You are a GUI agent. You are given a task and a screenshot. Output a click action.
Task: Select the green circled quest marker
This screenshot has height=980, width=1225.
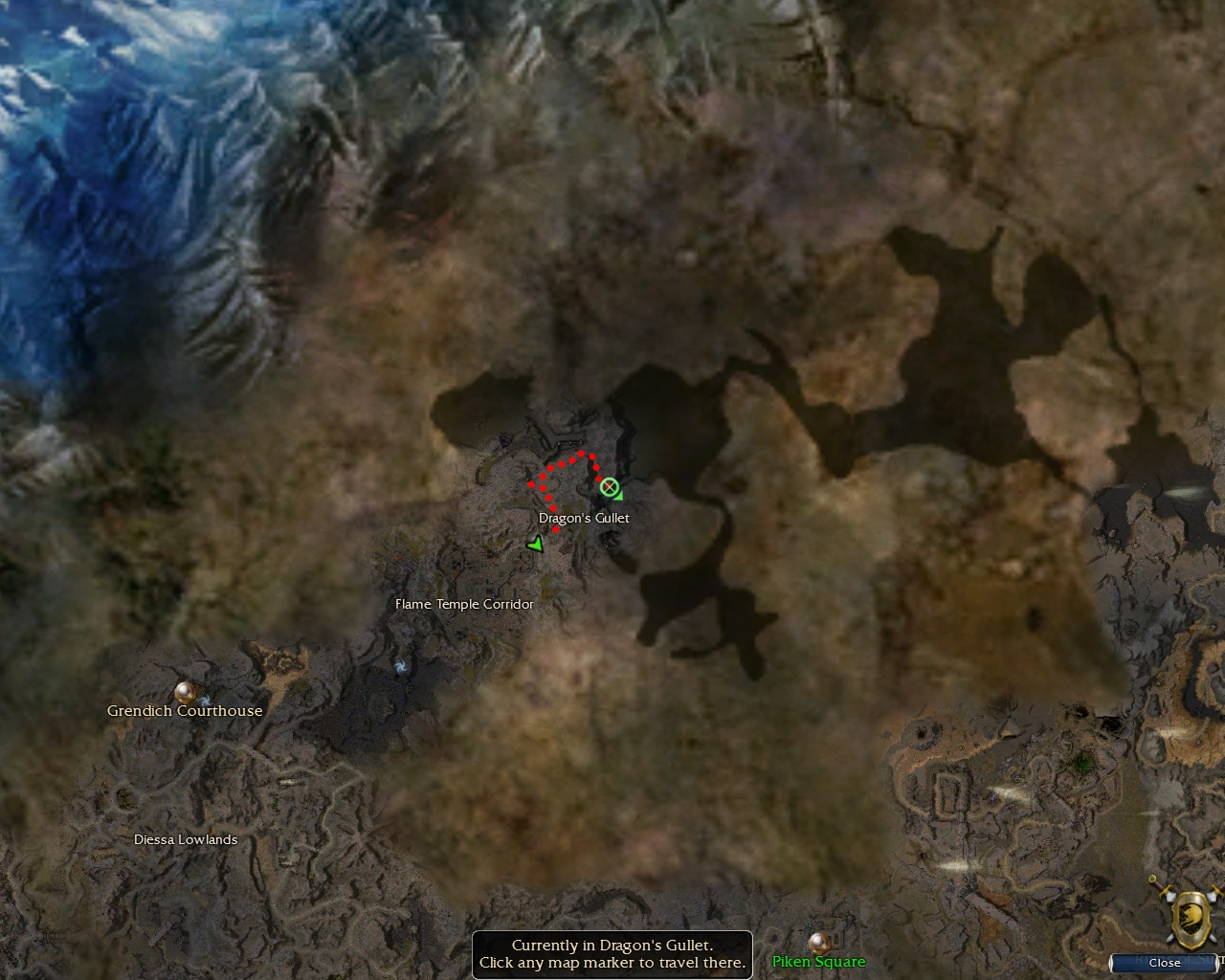point(609,487)
